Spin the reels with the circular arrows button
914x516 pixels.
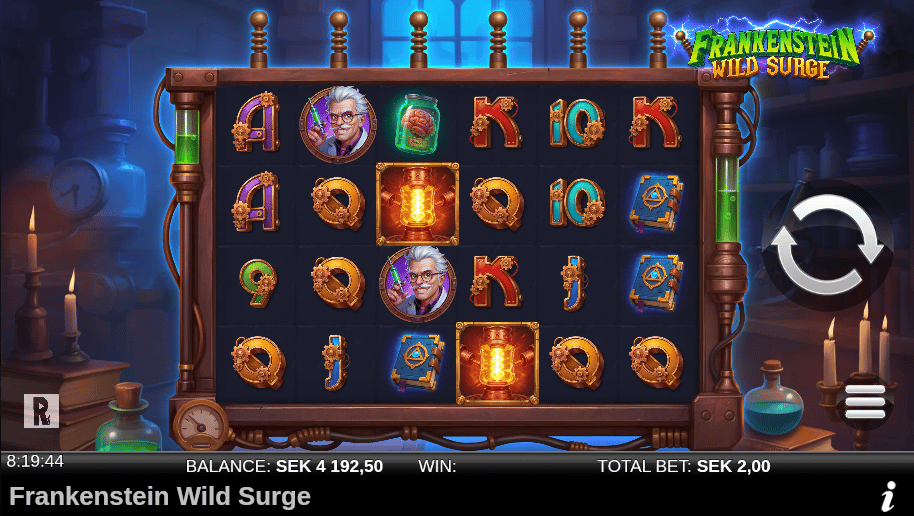pyautogui.click(x=827, y=244)
